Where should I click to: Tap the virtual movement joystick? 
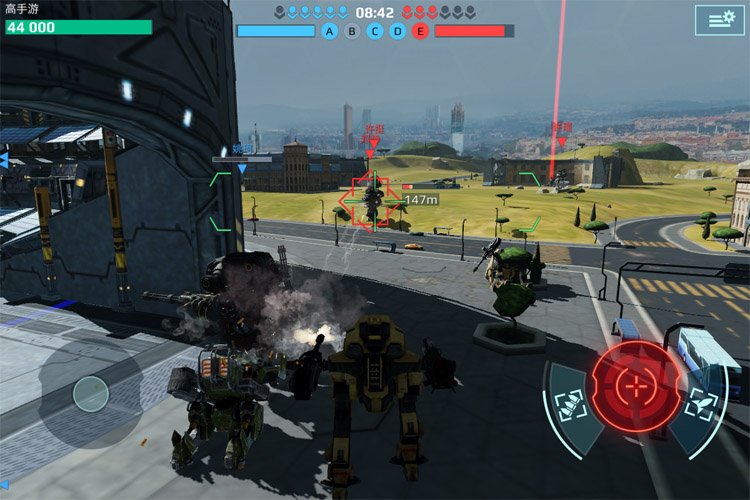(90, 392)
